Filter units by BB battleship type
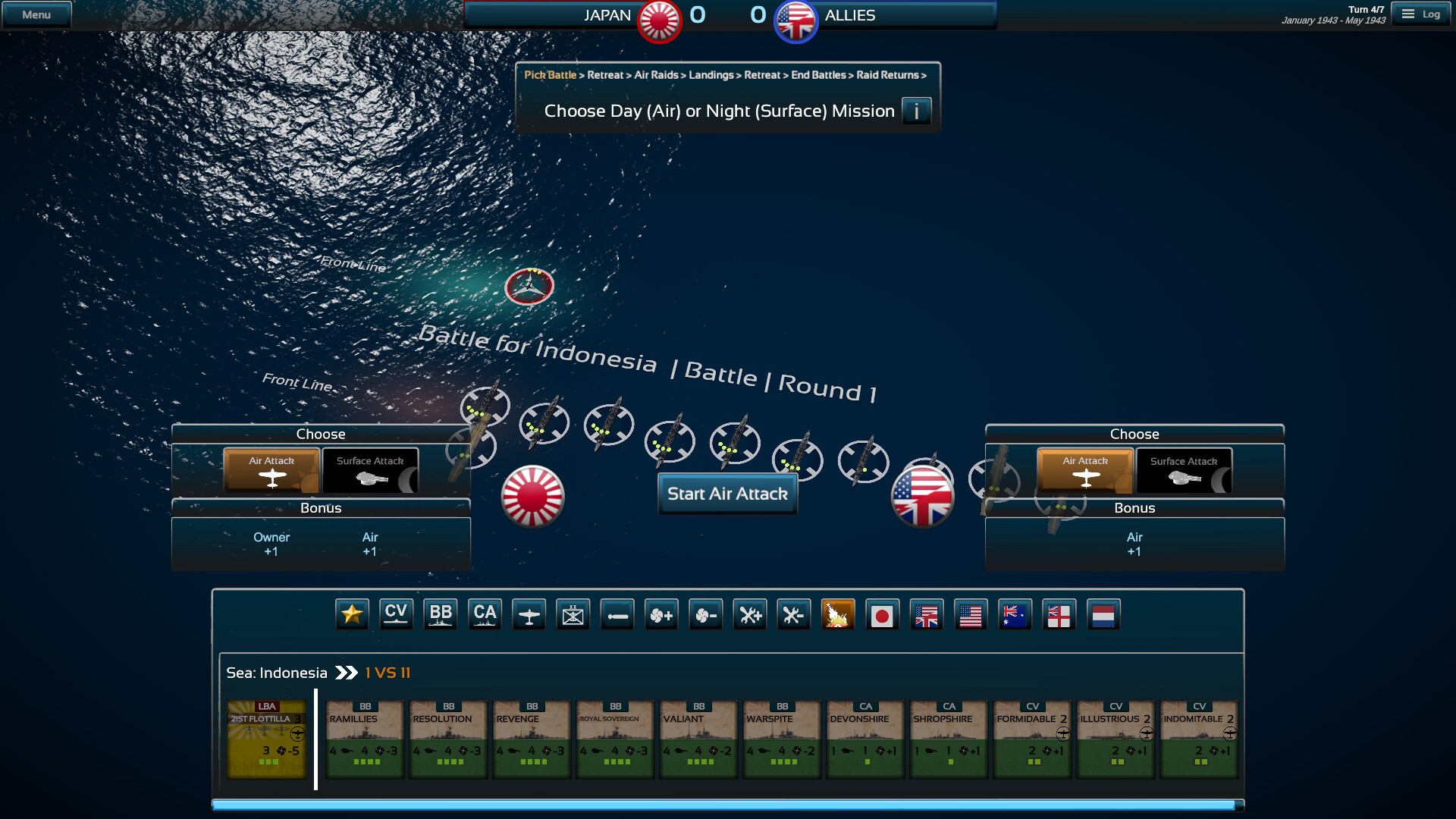 click(441, 614)
